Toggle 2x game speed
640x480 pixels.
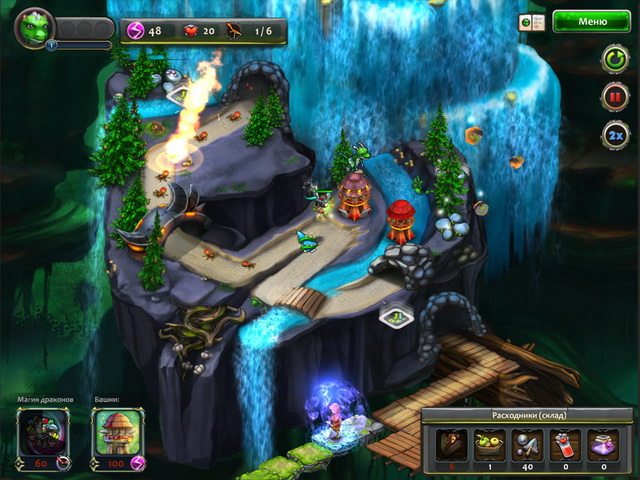614,135
